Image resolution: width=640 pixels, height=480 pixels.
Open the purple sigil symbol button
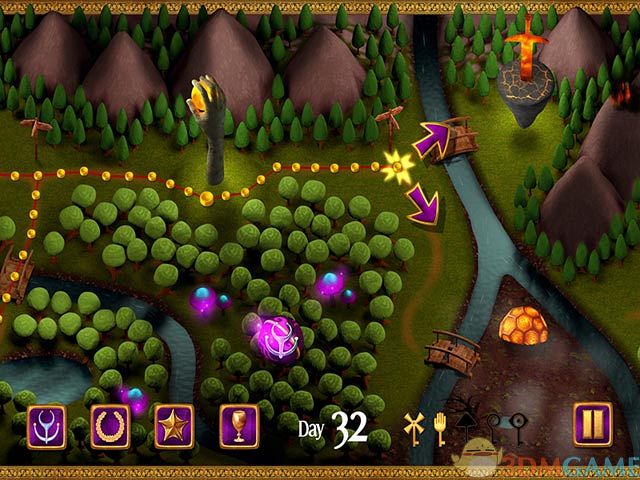tap(46, 425)
